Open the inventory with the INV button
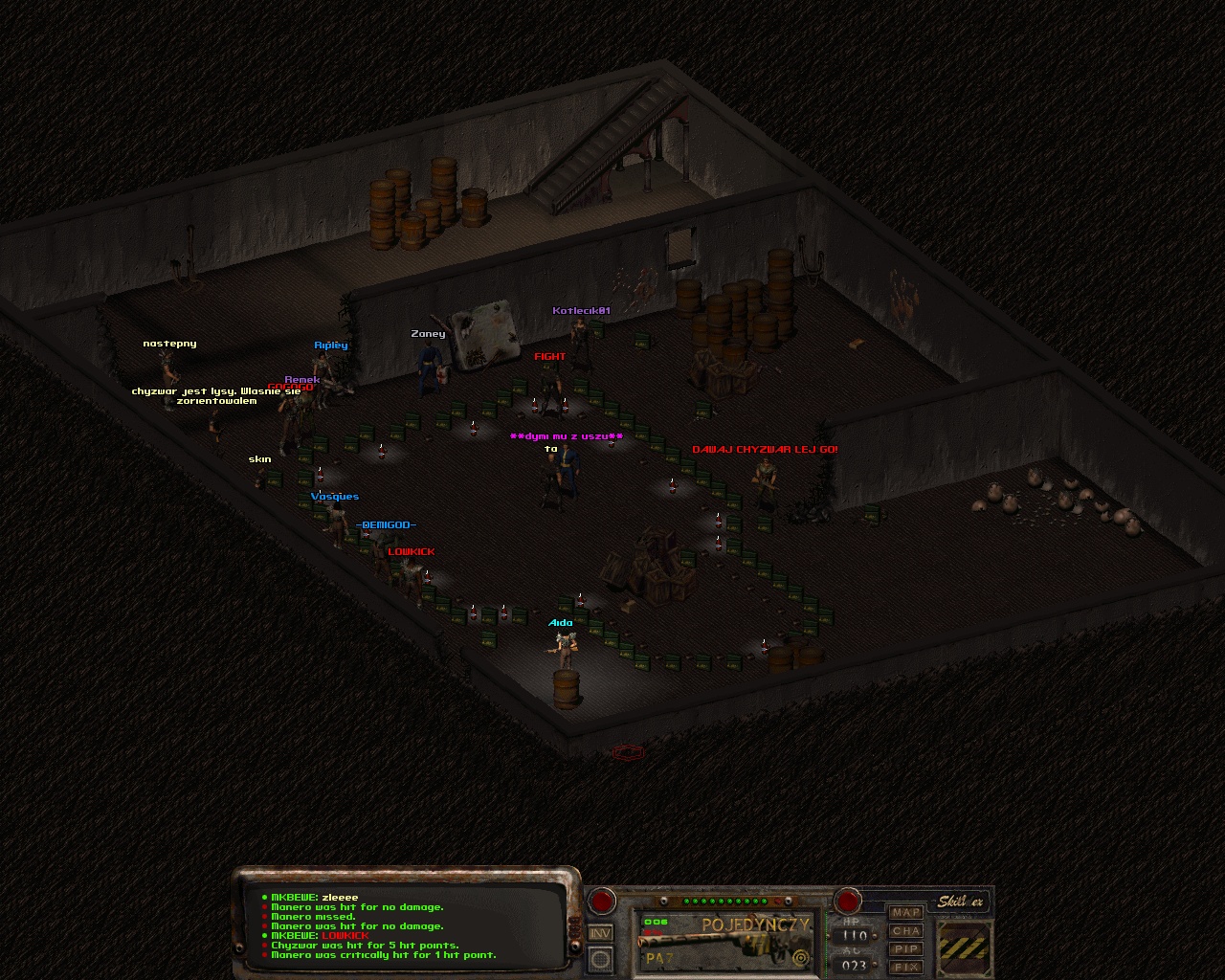Viewport: 1225px width, 980px height. [600, 933]
